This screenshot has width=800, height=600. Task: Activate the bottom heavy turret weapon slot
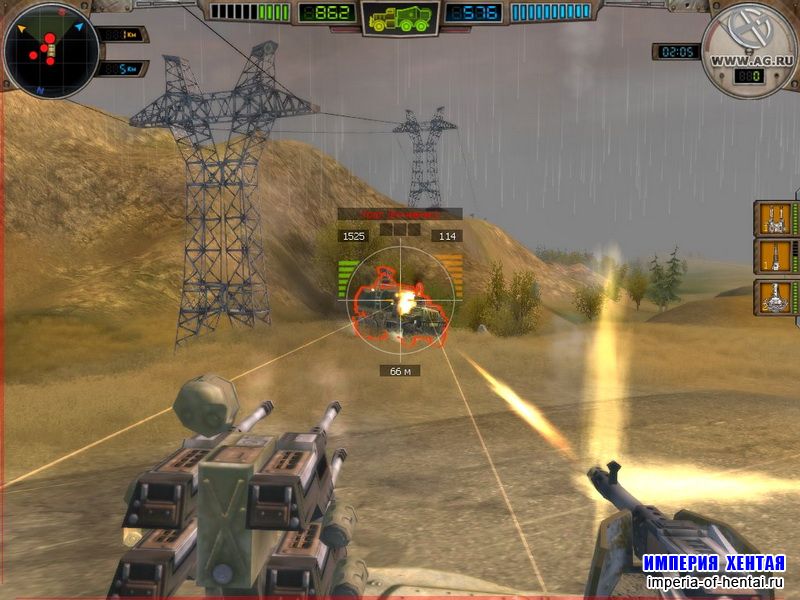pos(773,297)
